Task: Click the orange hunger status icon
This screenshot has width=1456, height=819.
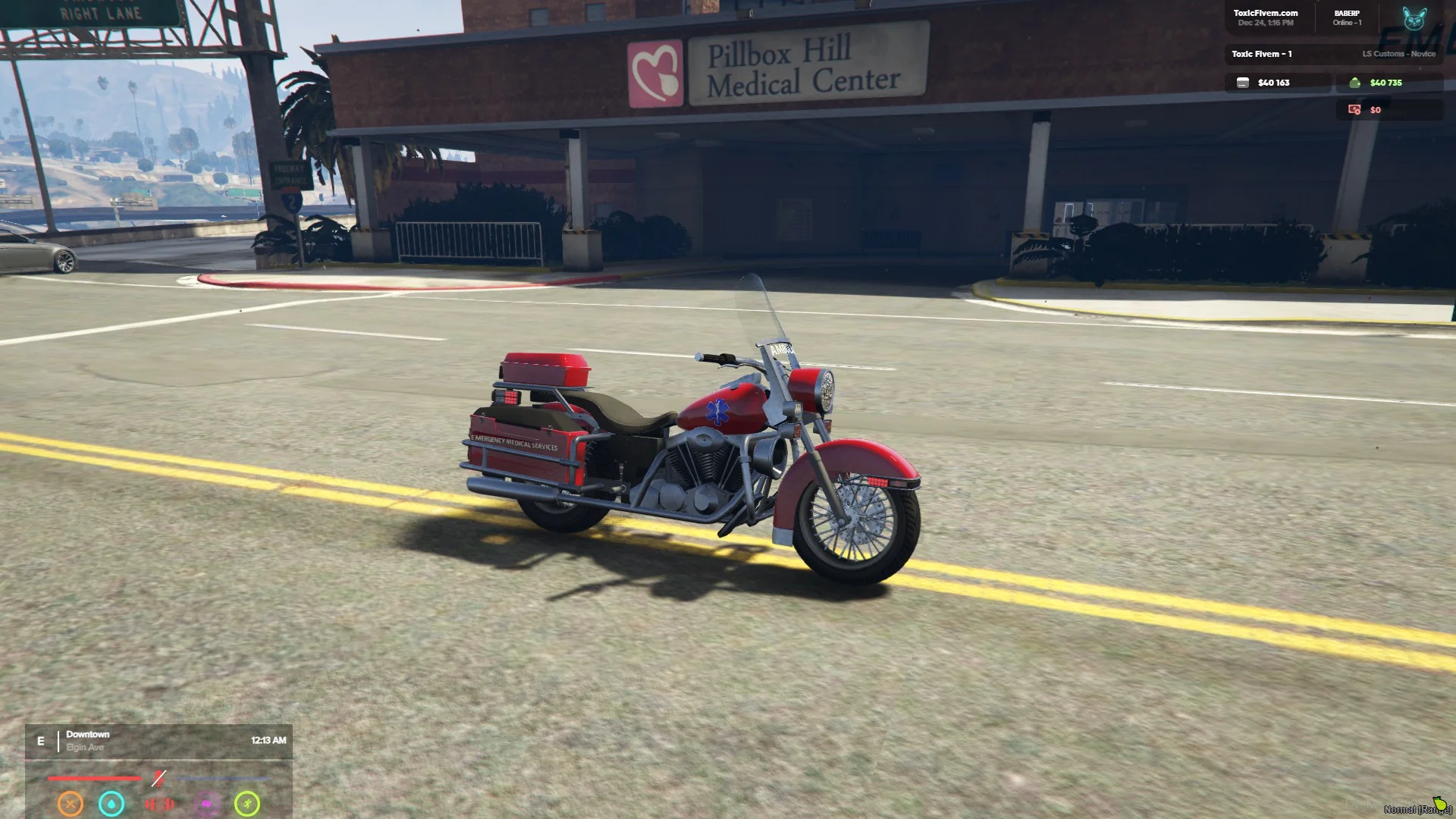Action: (71, 803)
